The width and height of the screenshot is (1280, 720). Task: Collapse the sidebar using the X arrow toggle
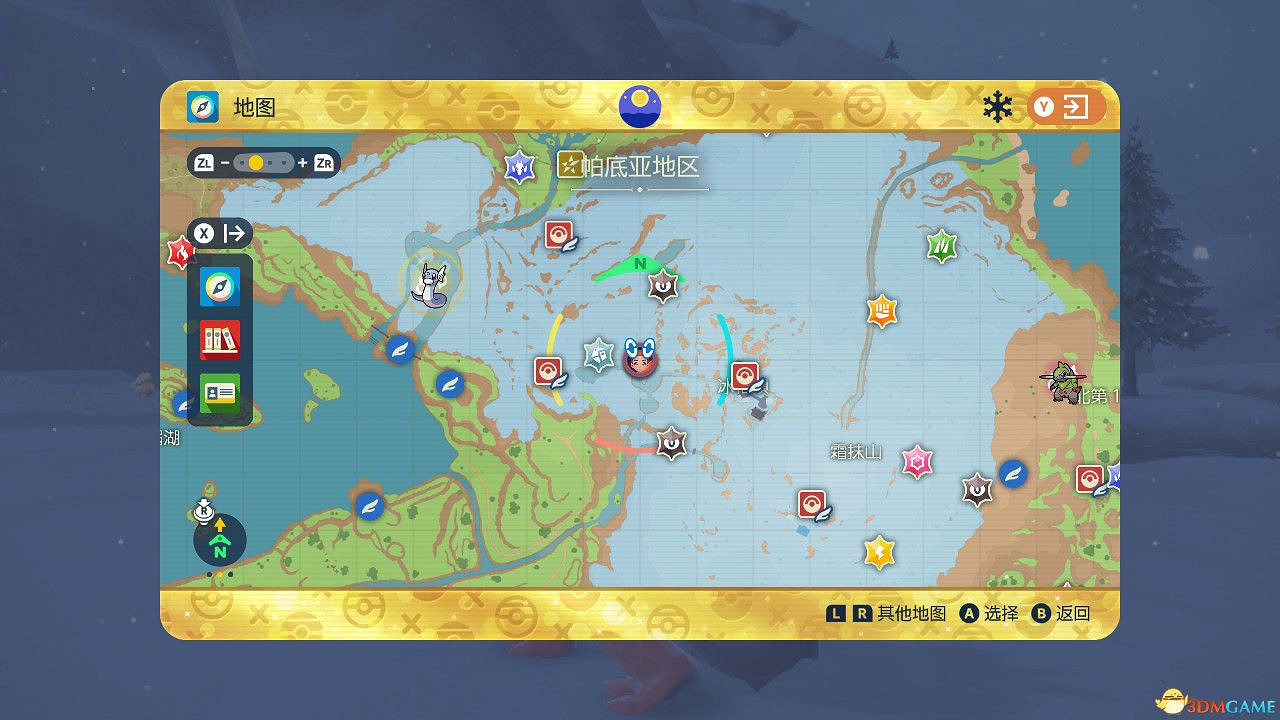tap(205, 233)
